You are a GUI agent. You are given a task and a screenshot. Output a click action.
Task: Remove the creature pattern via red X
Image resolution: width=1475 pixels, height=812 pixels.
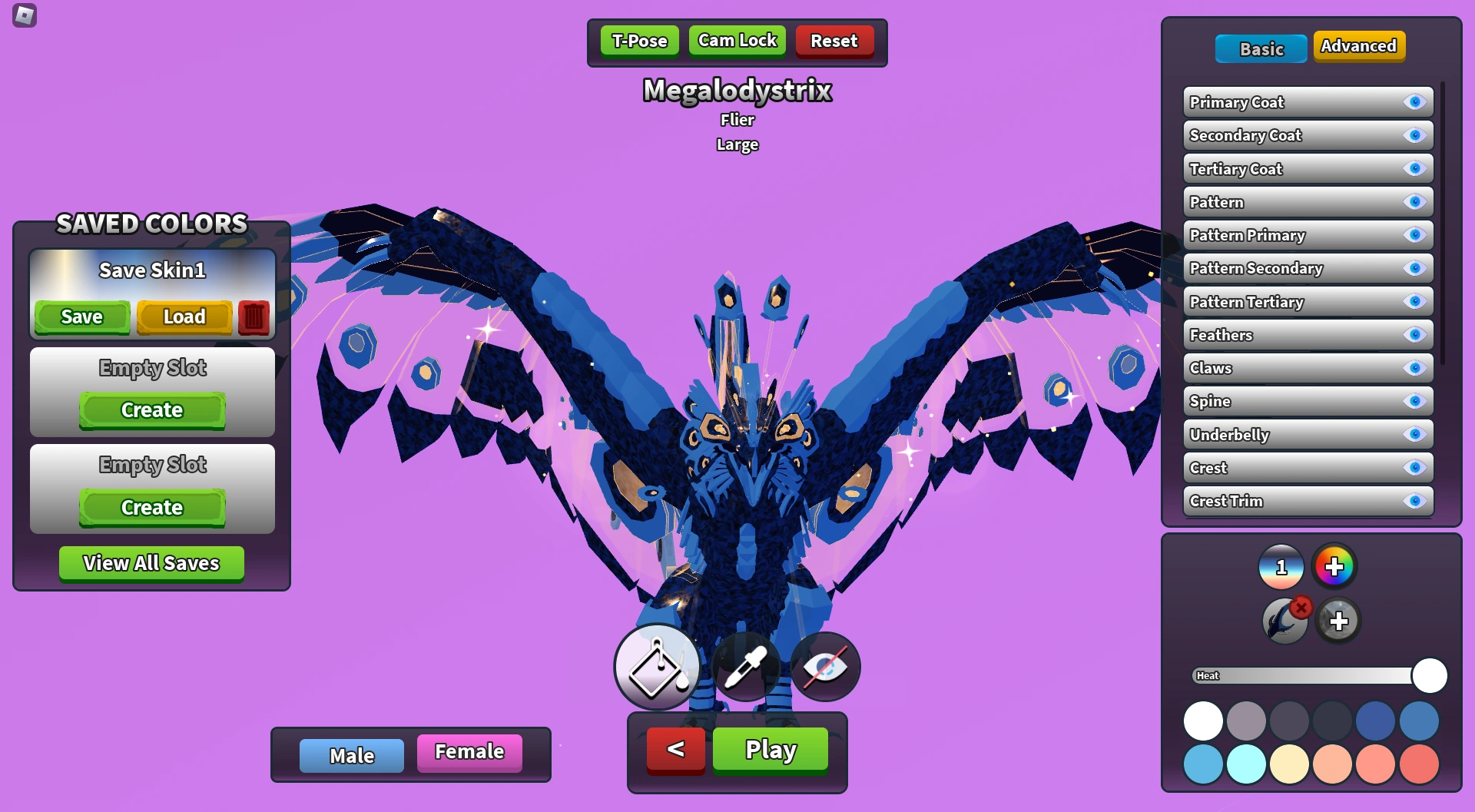(x=1301, y=607)
